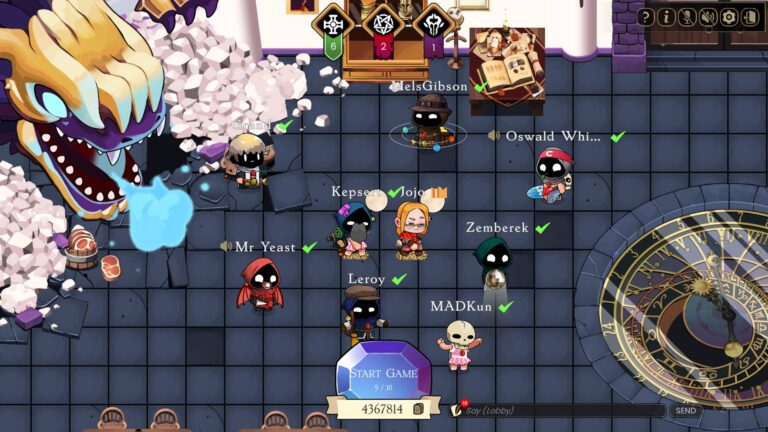This screenshot has height=432, width=768.
Task: Select the purple horned skull faction badge
Action: (x=433, y=24)
